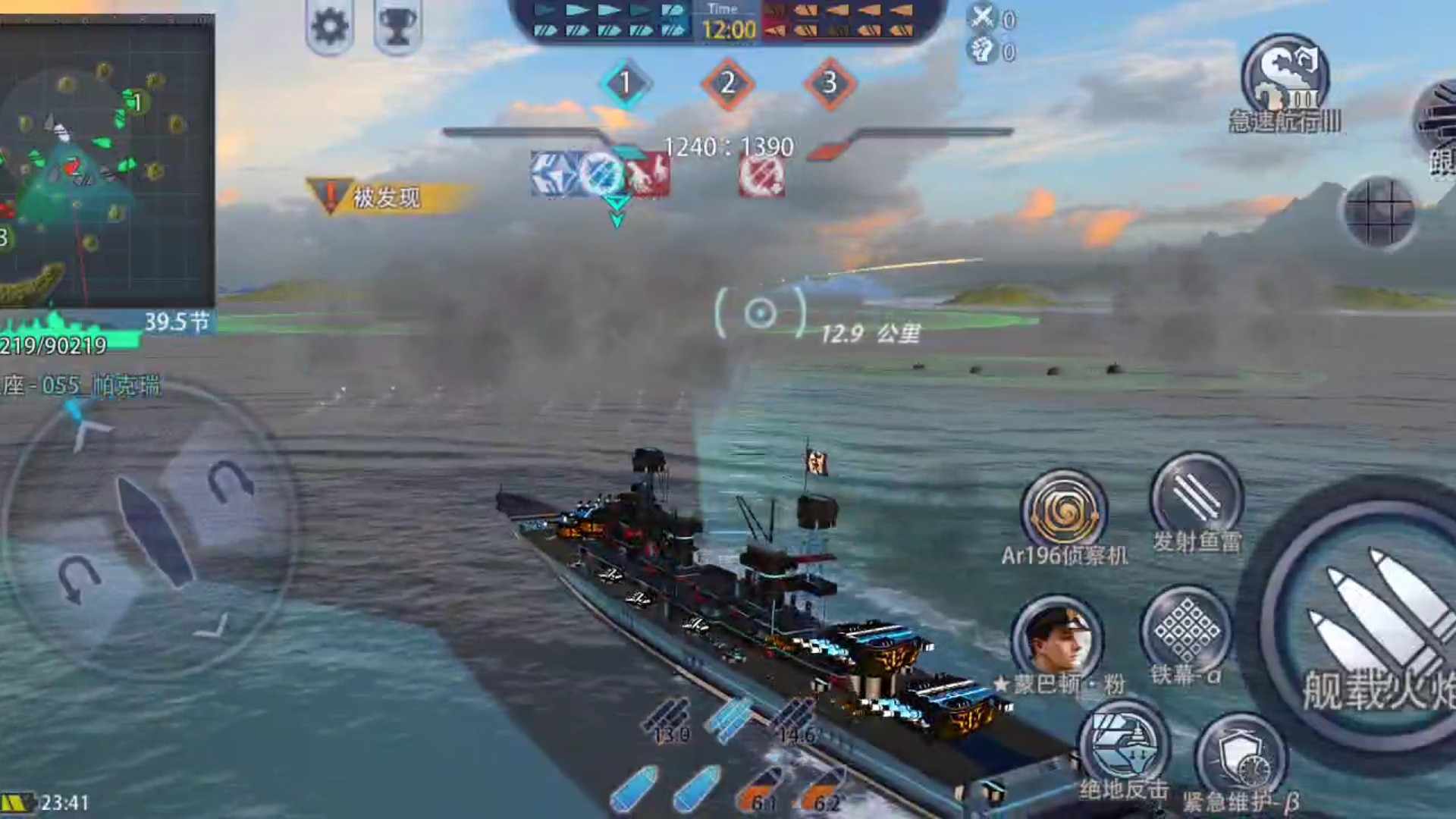Screen dimensions: 1456x819
Task: Fire torpedoes with 发射鱼雷 button
Action: [1196, 497]
